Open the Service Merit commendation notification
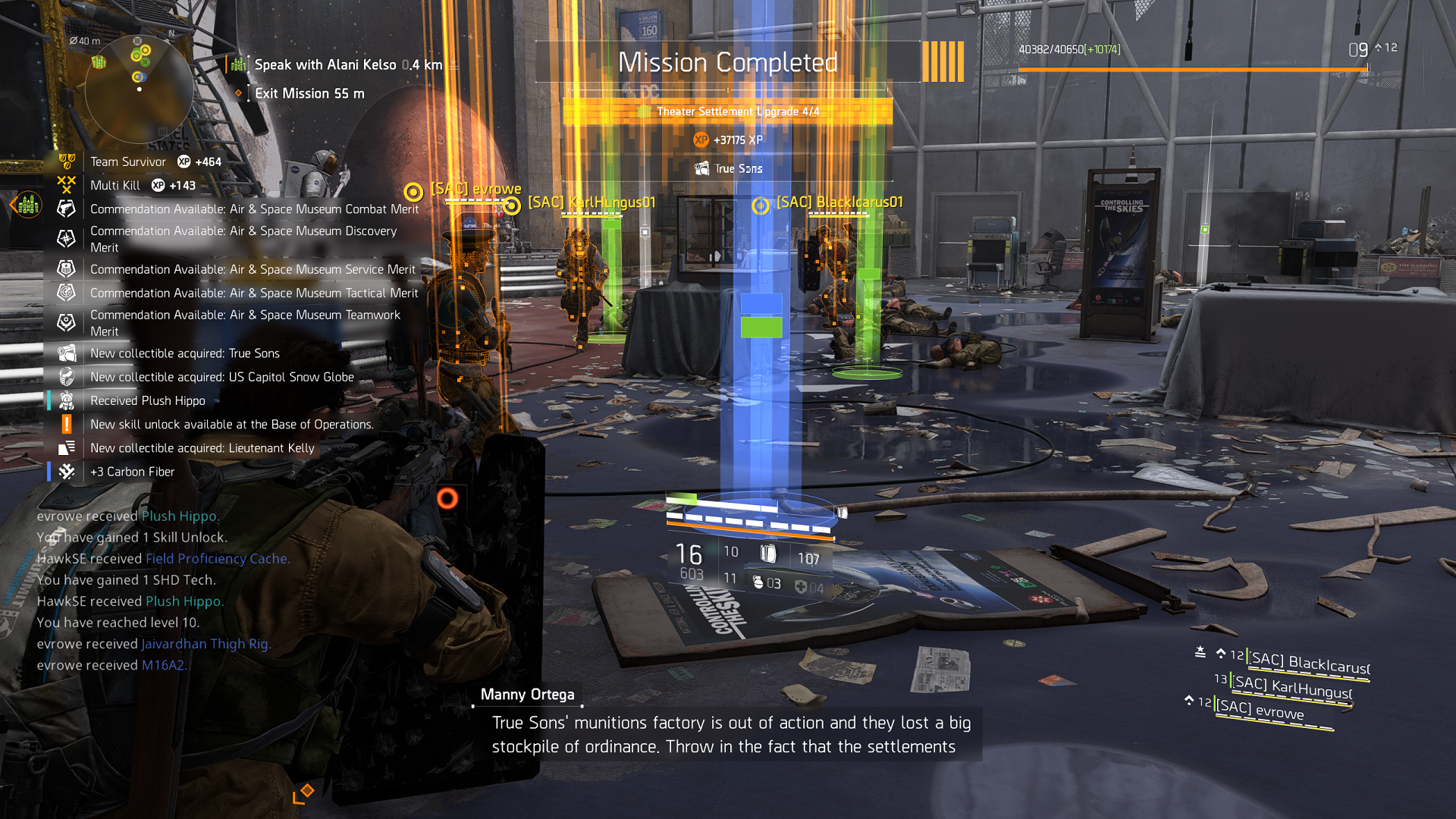1456x819 pixels. click(x=252, y=269)
